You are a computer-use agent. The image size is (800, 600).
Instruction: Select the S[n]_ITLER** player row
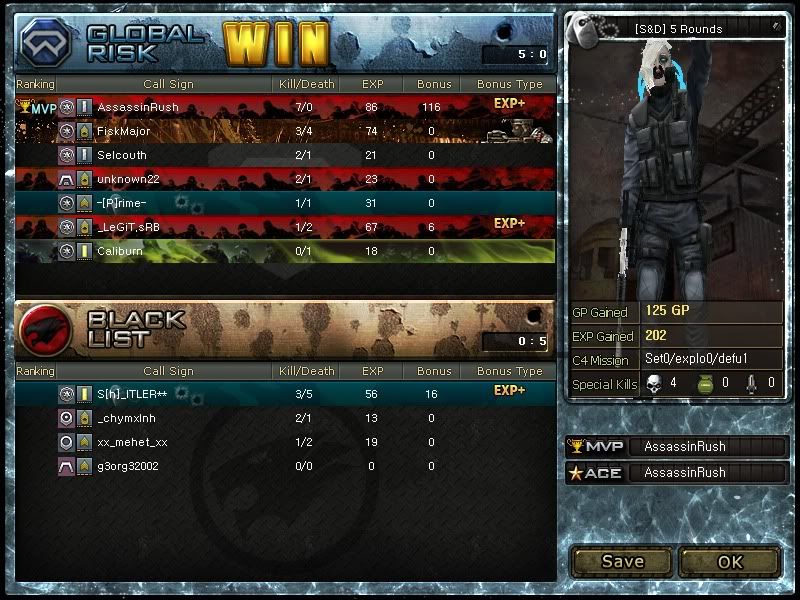285,395
